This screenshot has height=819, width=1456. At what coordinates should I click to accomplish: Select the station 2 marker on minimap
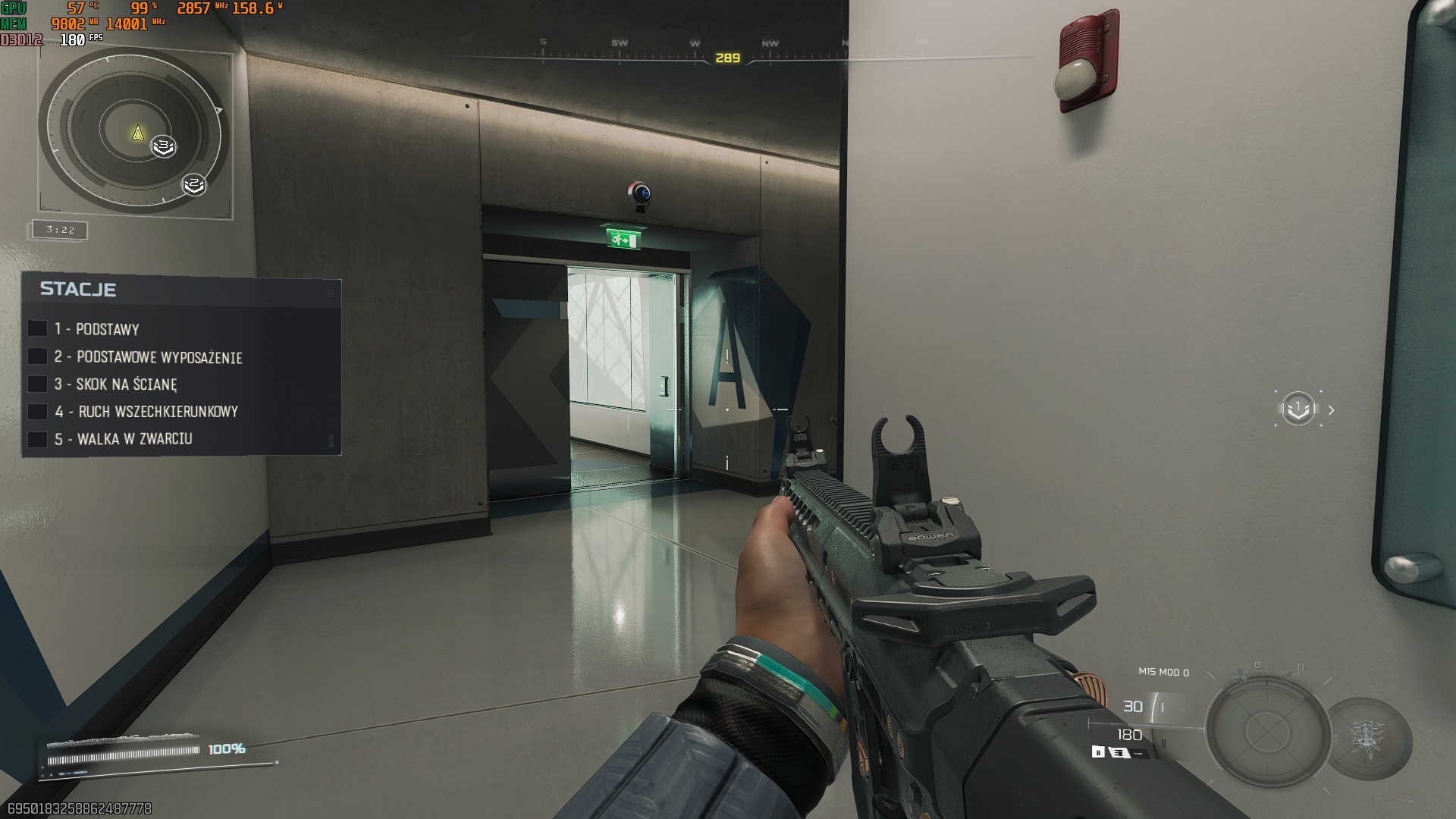(x=194, y=184)
